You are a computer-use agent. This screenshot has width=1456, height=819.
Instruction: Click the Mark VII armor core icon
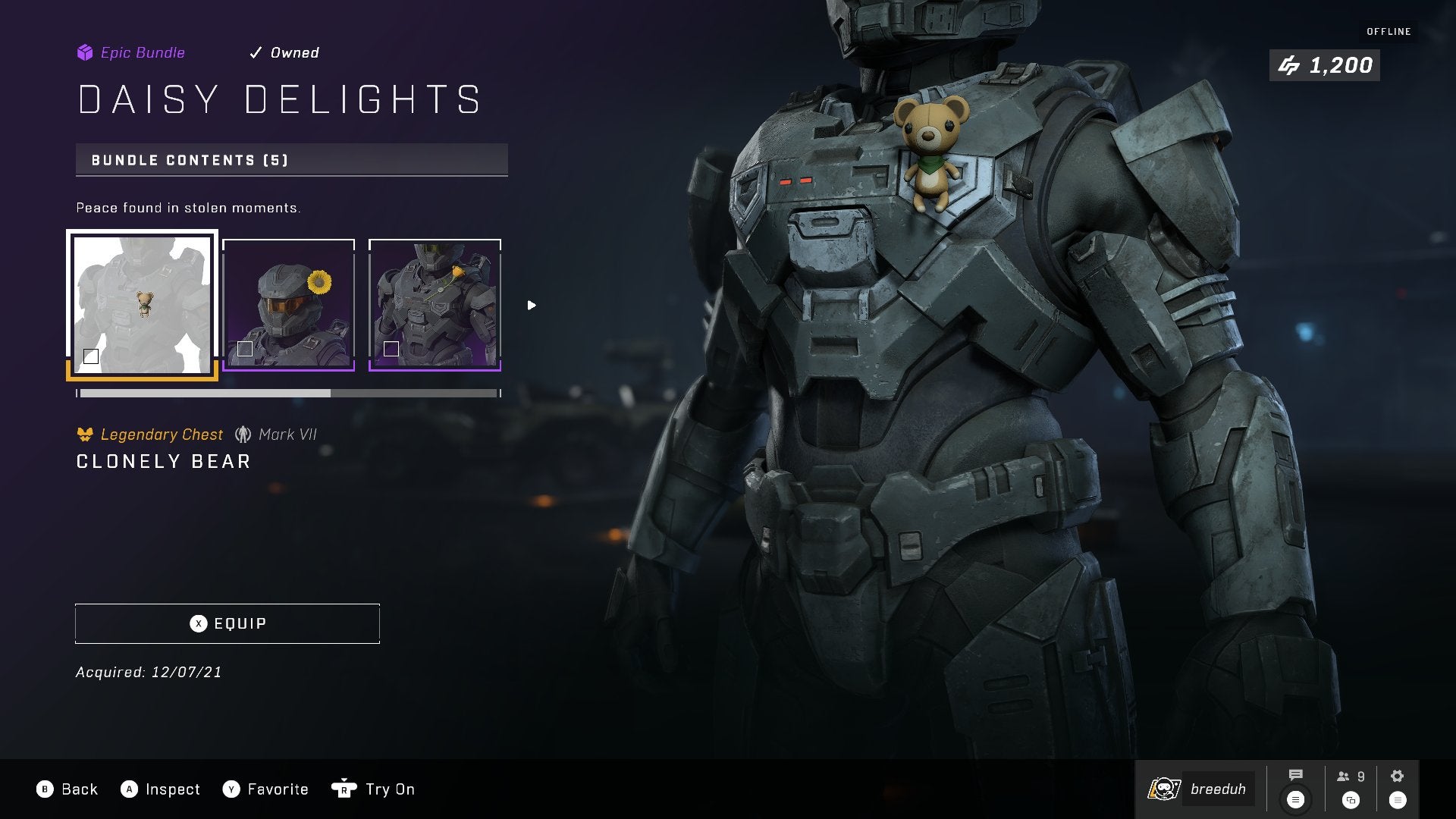pos(244,434)
